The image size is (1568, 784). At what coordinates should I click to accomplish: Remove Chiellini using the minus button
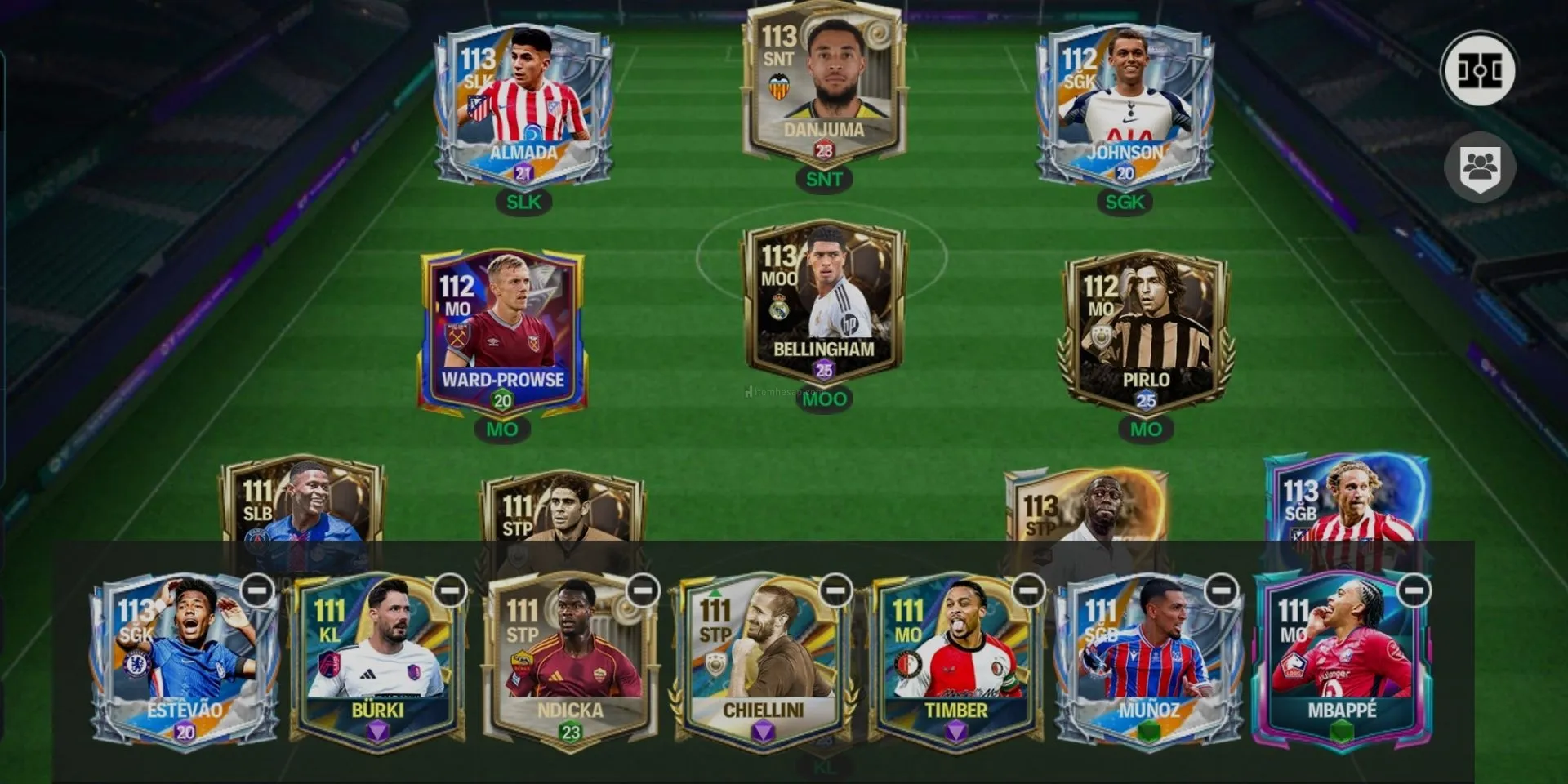835,590
